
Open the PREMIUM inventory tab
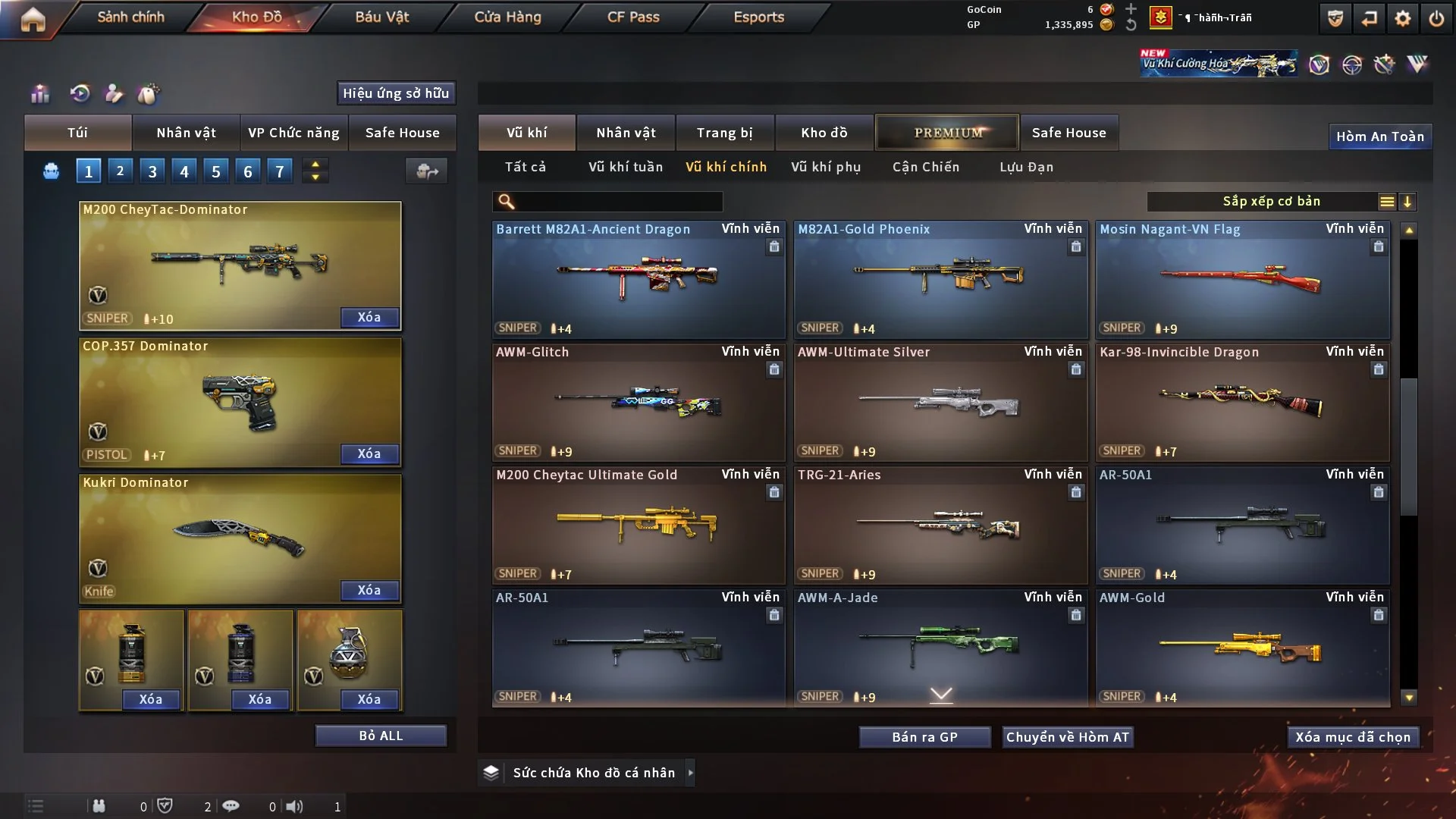click(x=947, y=133)
